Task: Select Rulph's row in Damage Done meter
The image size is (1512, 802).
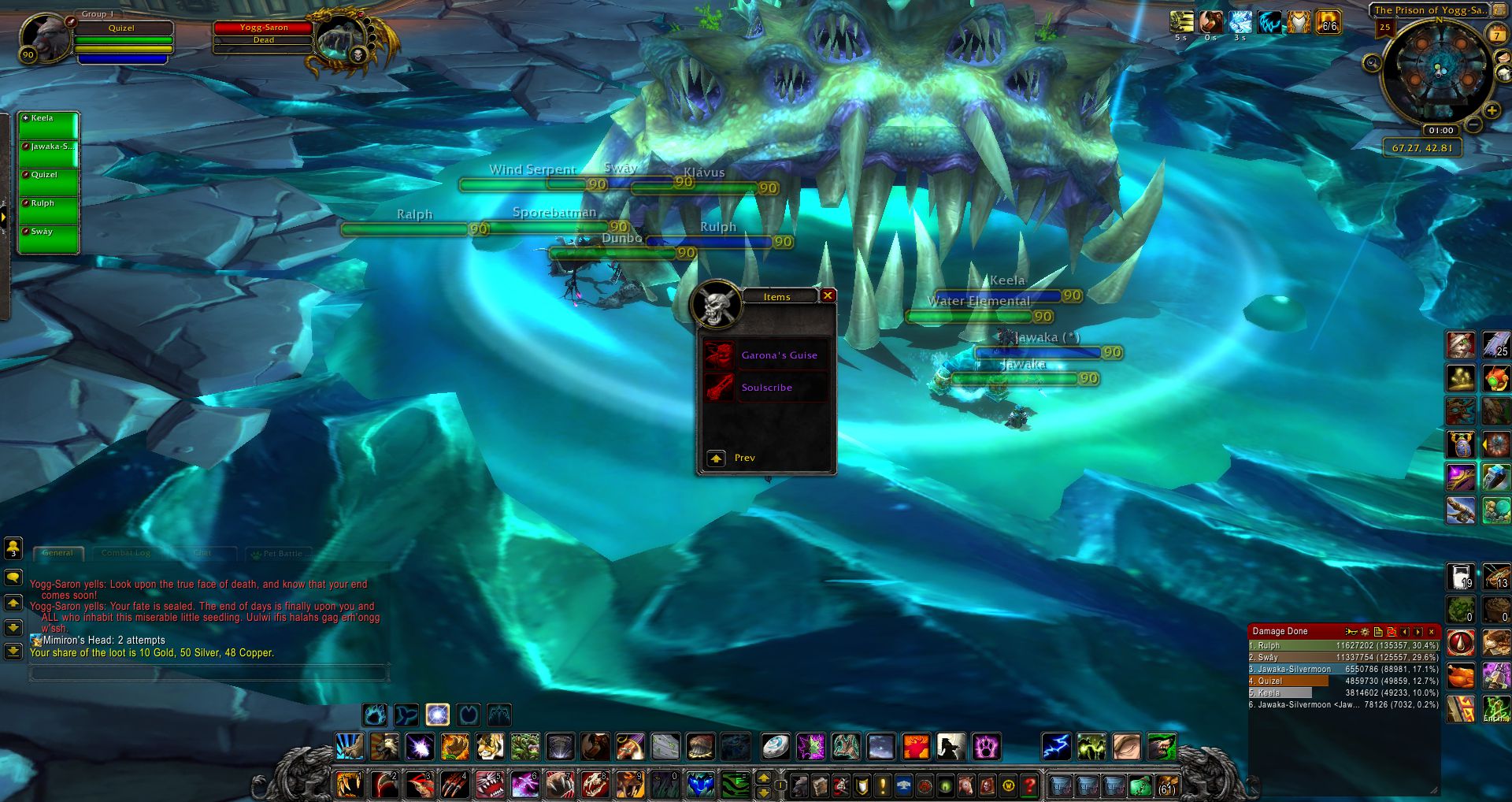Action: [1343, 645]
